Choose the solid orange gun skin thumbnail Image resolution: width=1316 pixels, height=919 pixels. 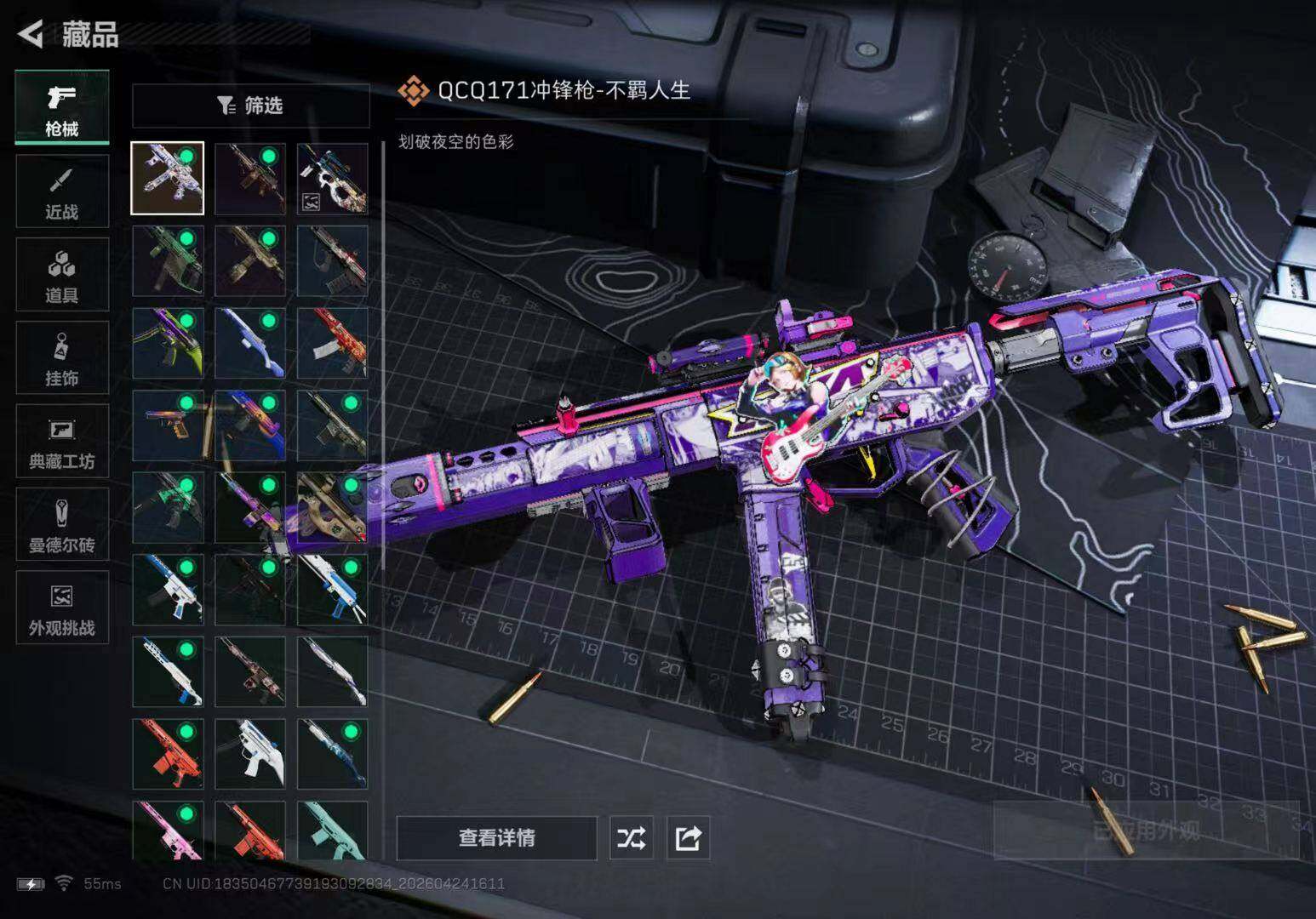point(168,754)
